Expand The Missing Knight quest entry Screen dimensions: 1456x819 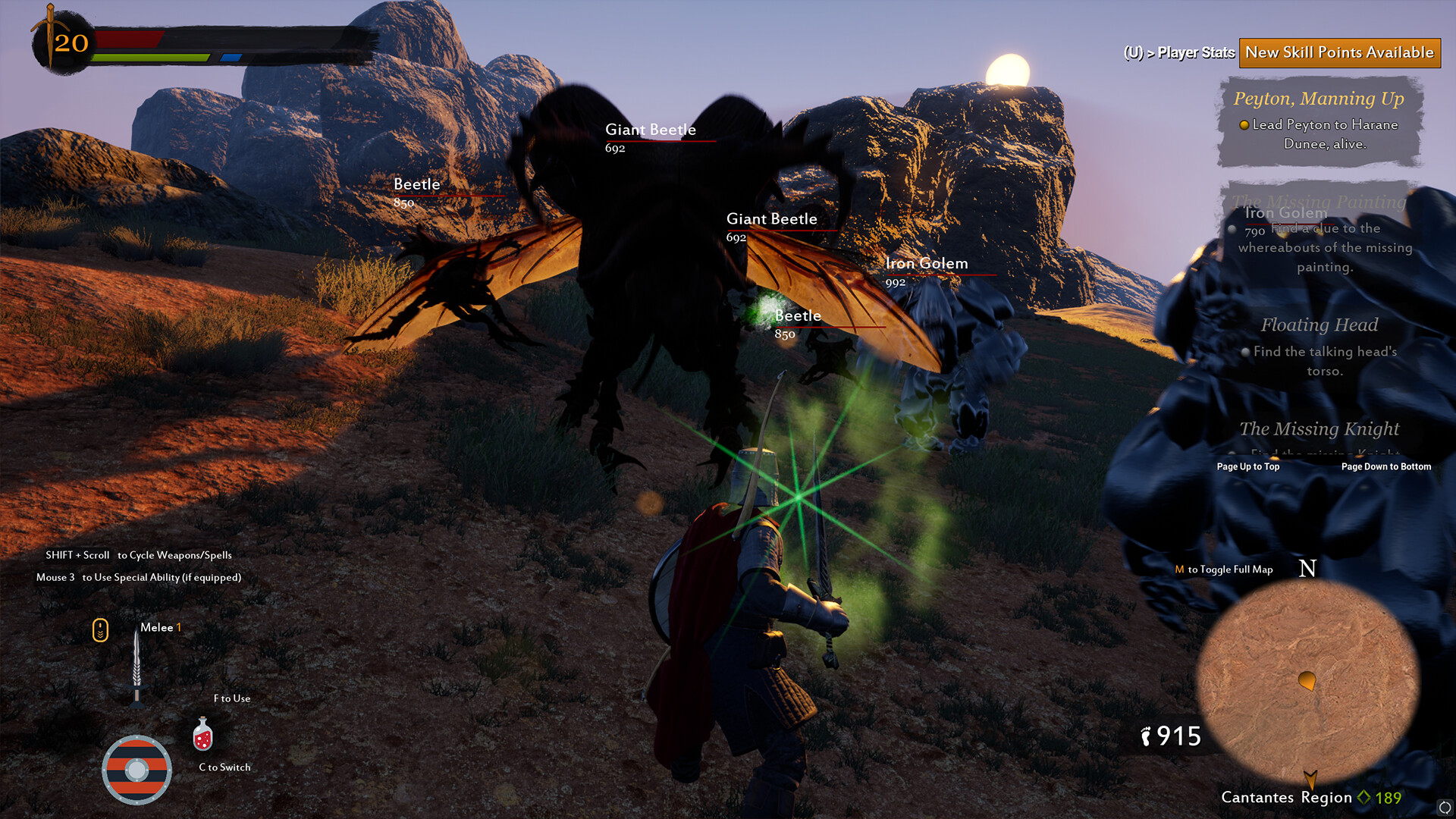pos(1319,429)
